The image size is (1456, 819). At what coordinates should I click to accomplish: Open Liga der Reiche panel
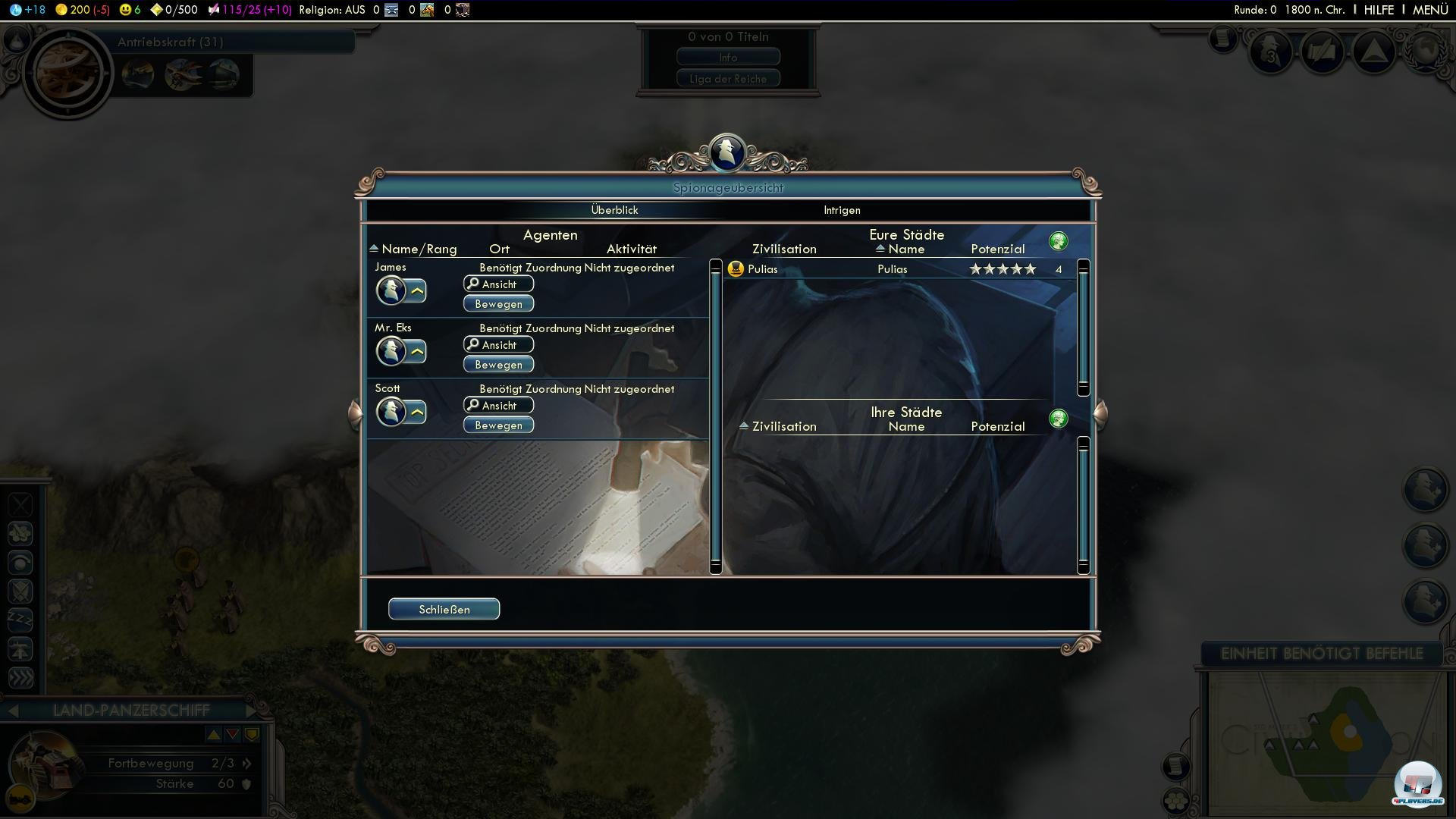coord(728,79)
